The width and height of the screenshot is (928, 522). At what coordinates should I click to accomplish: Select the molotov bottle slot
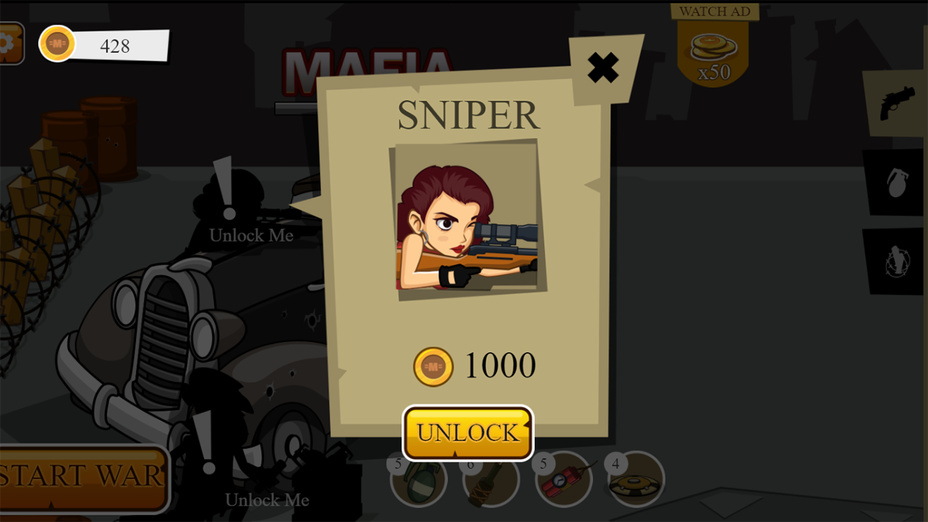(x=492, y=482)
